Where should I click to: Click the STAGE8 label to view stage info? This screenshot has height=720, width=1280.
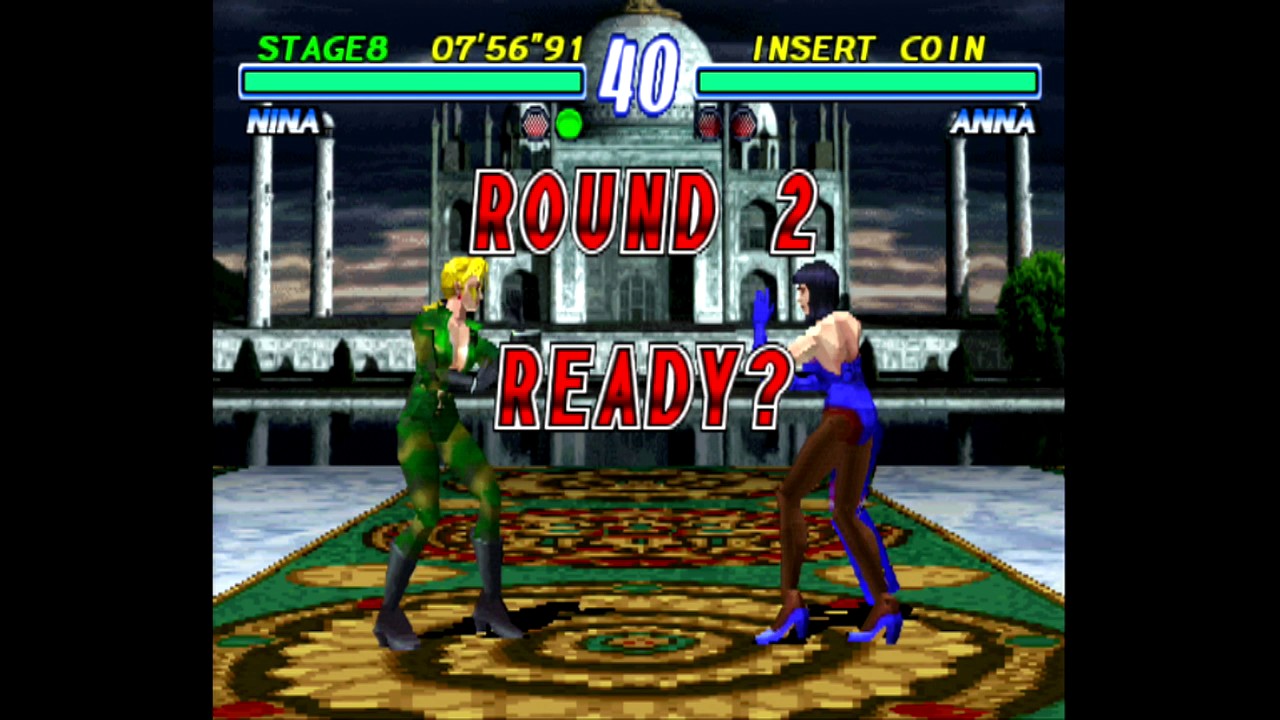click(322, 49)
